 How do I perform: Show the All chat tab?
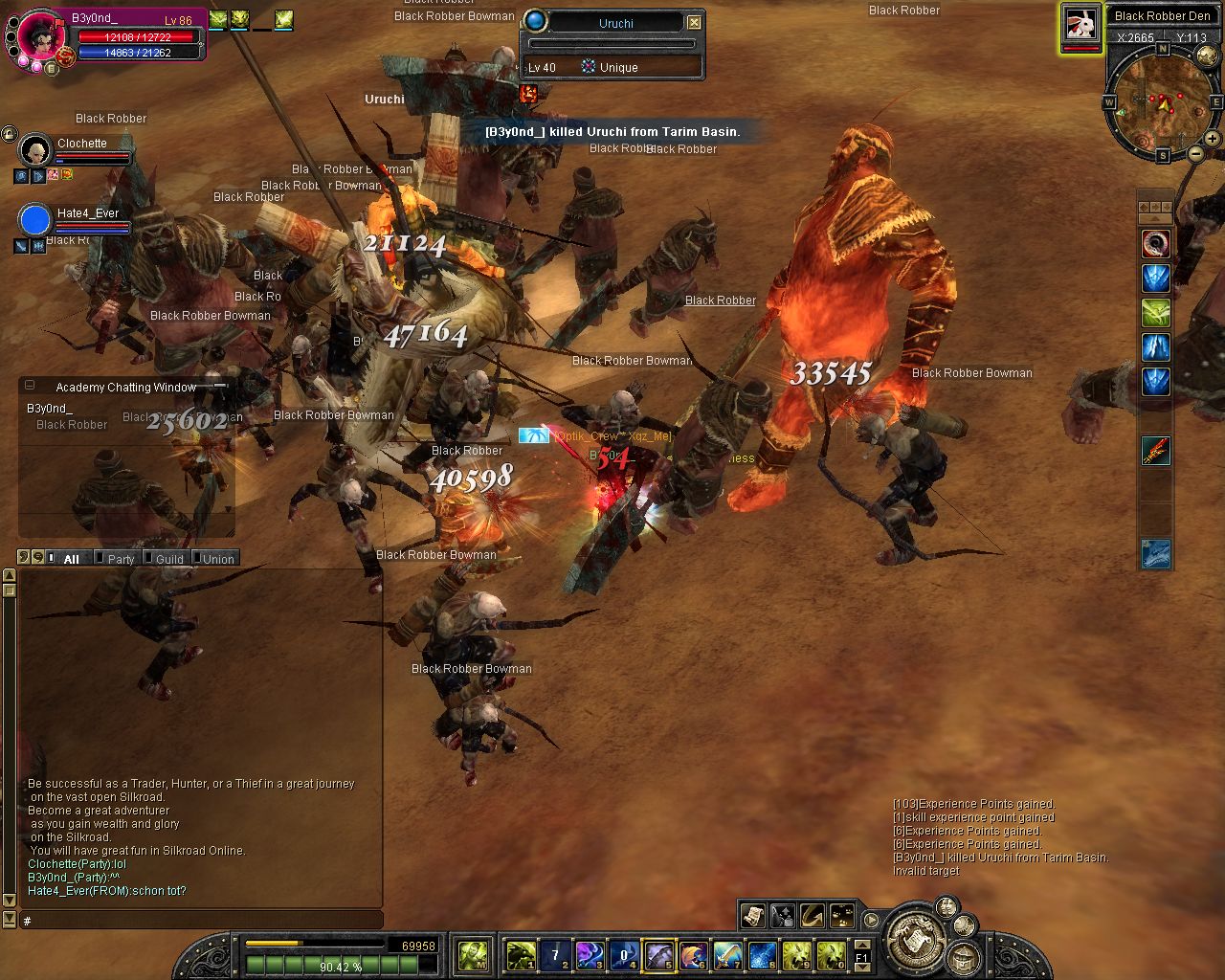(71, 559)
